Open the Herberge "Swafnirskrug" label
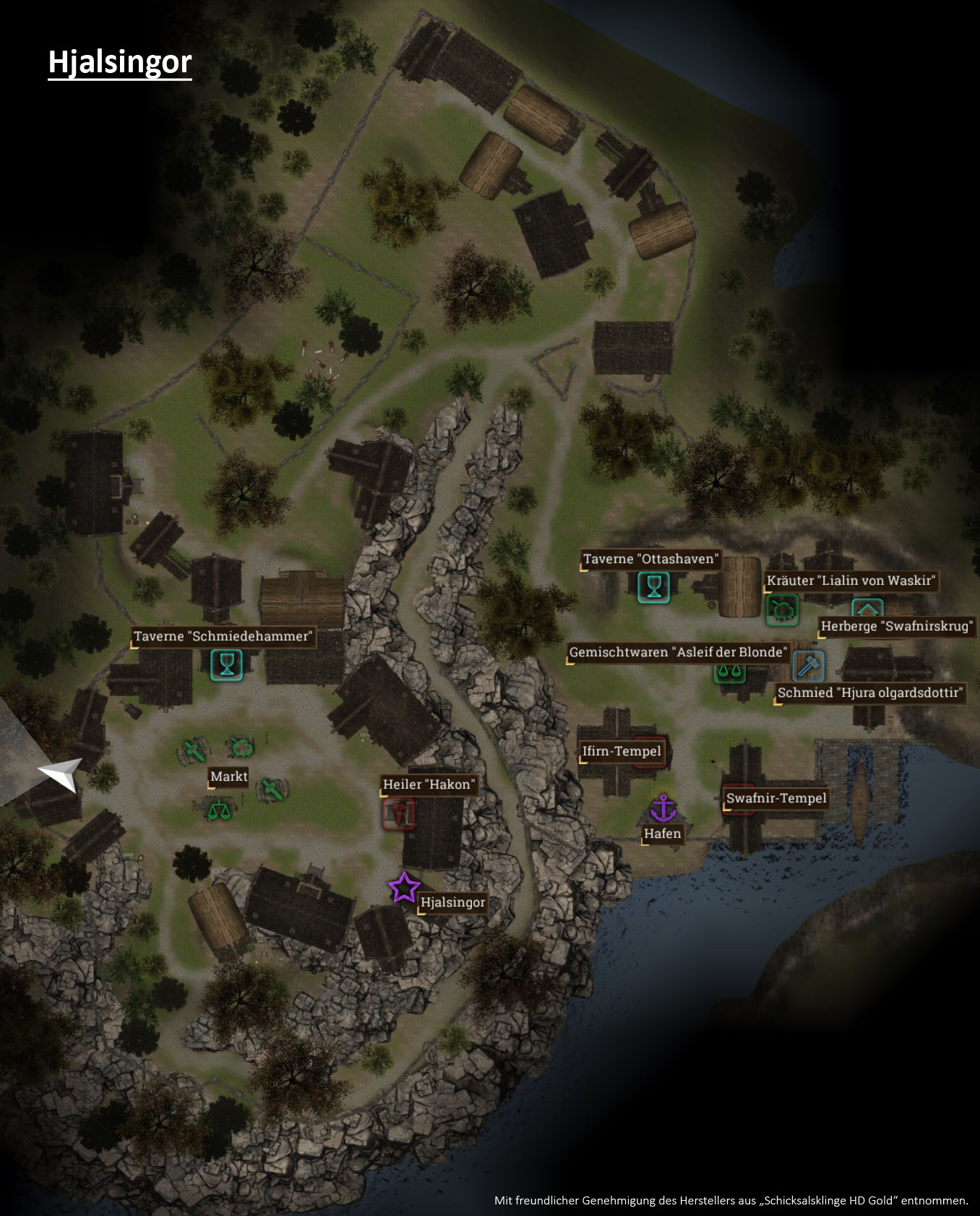980x1216 pixels. pyautogui.click(x=895, y=626)
